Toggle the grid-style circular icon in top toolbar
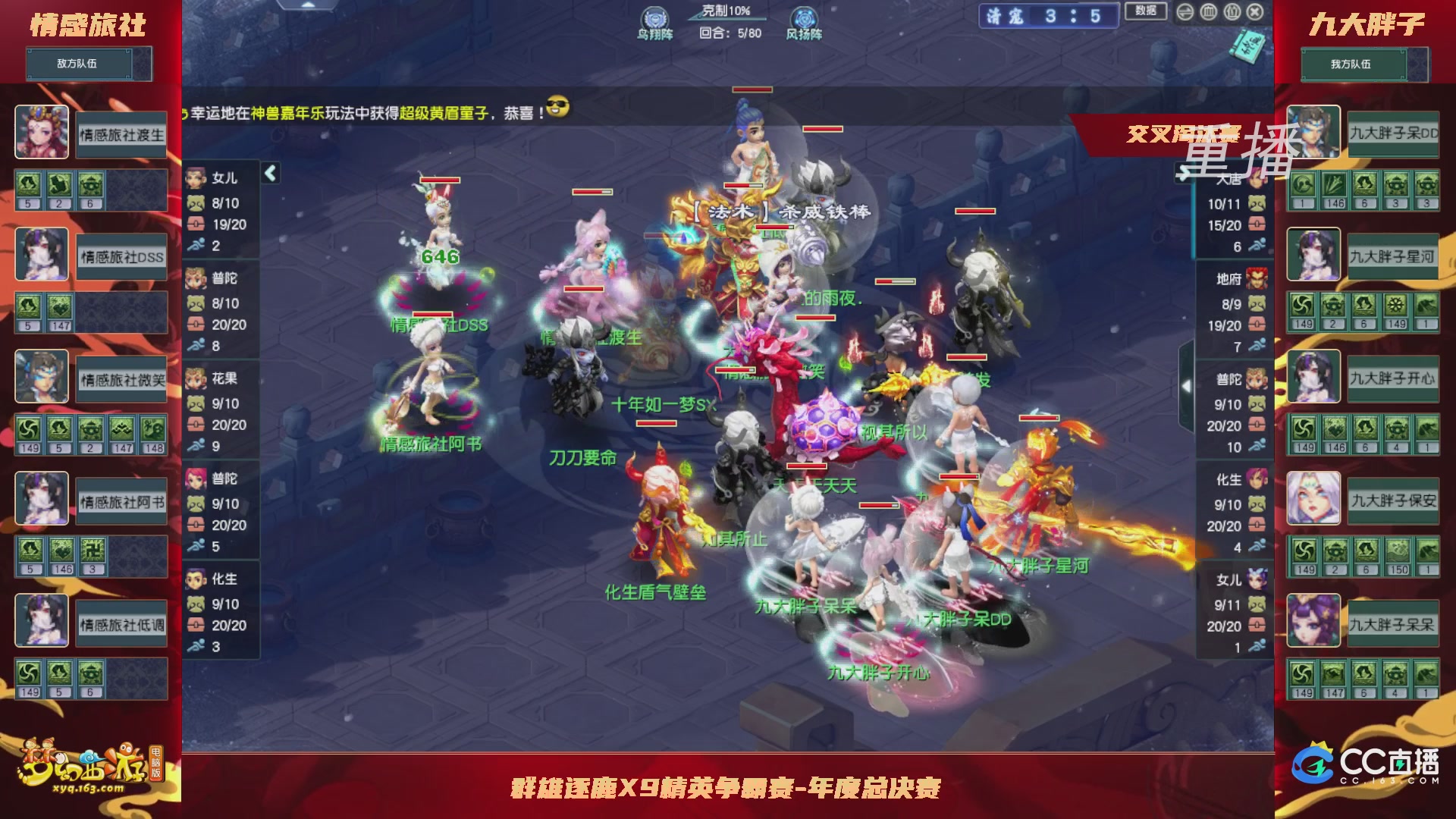Image resolution: width=1456 pixels, height=819 pixels. point(1208,12)
